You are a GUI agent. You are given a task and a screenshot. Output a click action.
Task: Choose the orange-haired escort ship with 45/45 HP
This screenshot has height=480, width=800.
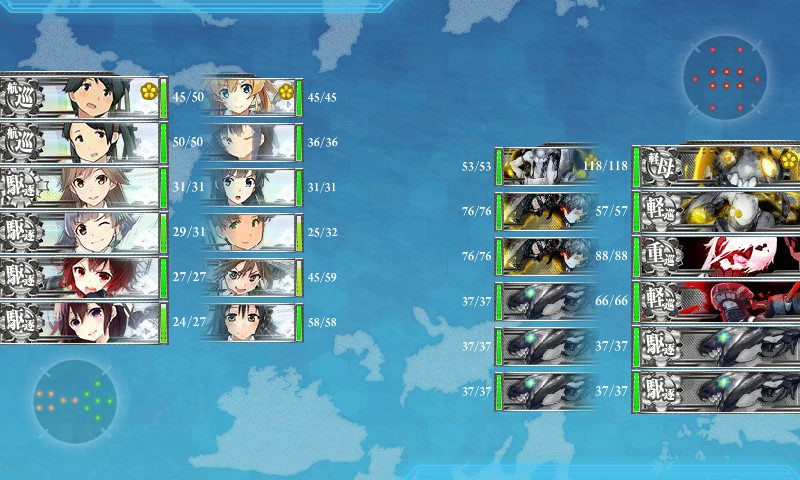click(x=250, y=98)
